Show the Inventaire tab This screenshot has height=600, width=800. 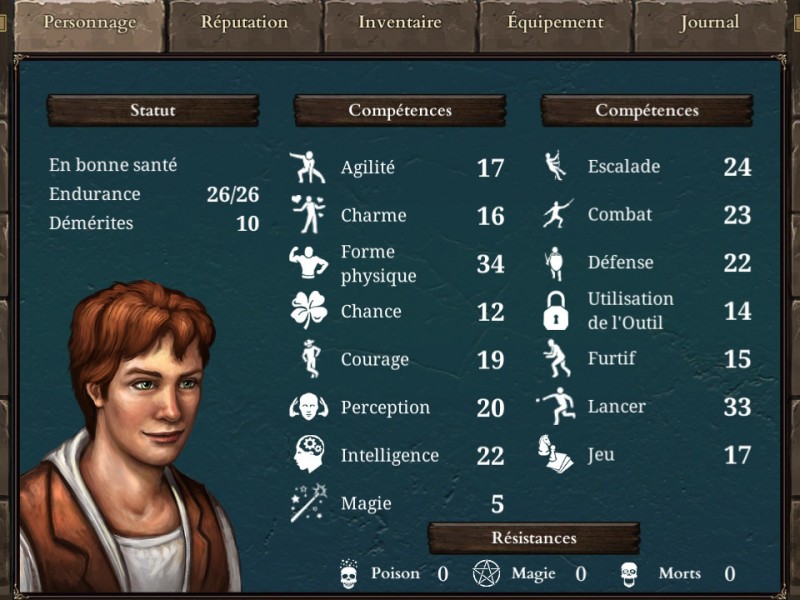pos(399,22)
